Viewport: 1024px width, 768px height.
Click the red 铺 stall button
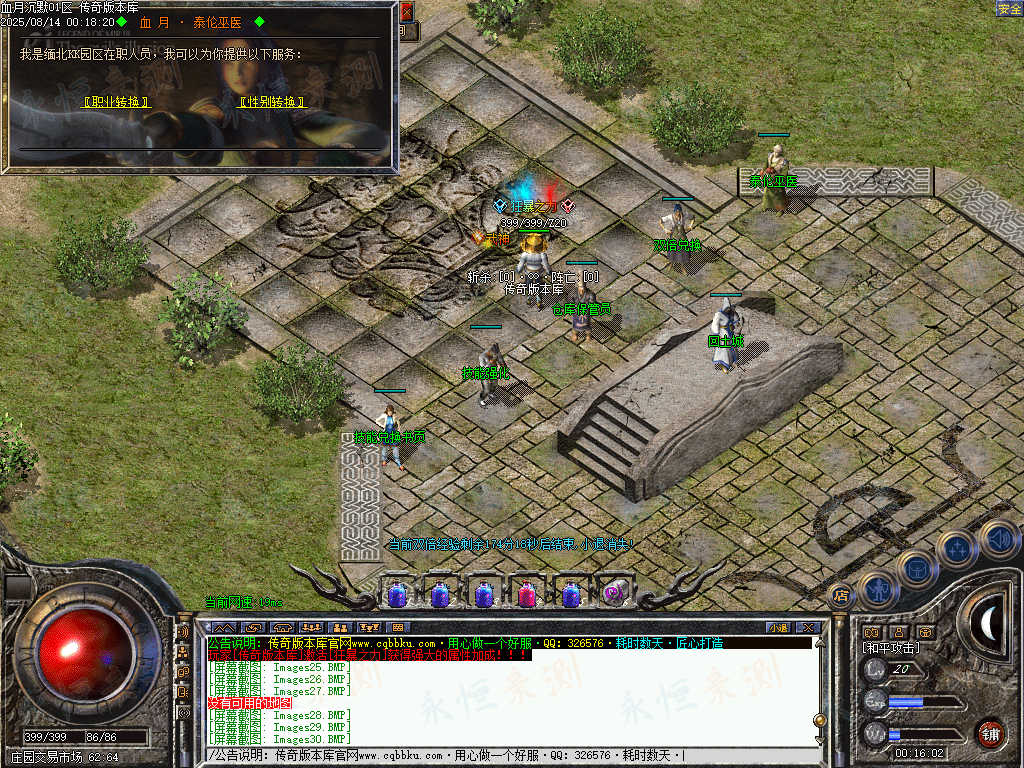990,733
